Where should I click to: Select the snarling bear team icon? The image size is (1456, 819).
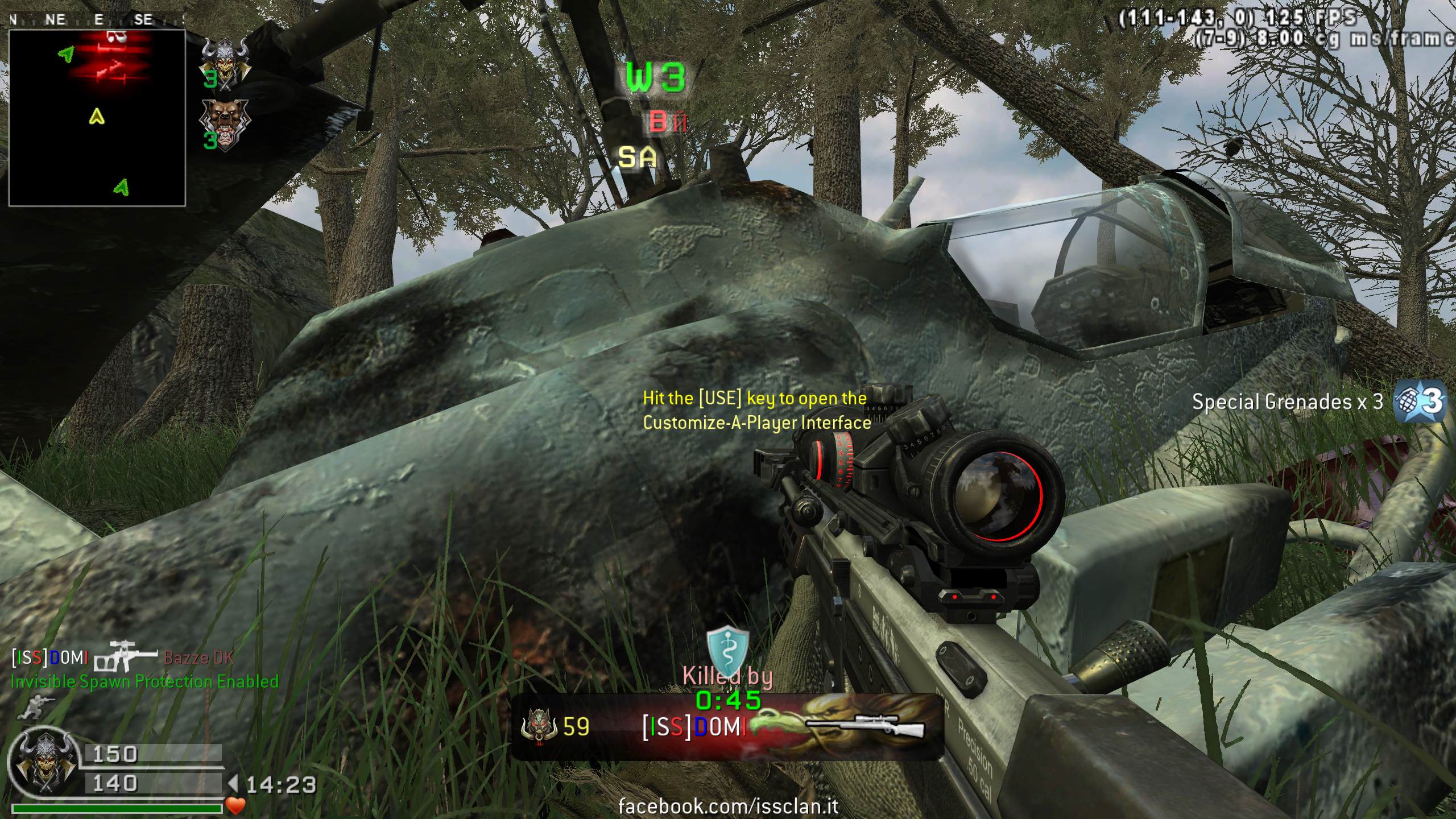[x=225, y=124]
